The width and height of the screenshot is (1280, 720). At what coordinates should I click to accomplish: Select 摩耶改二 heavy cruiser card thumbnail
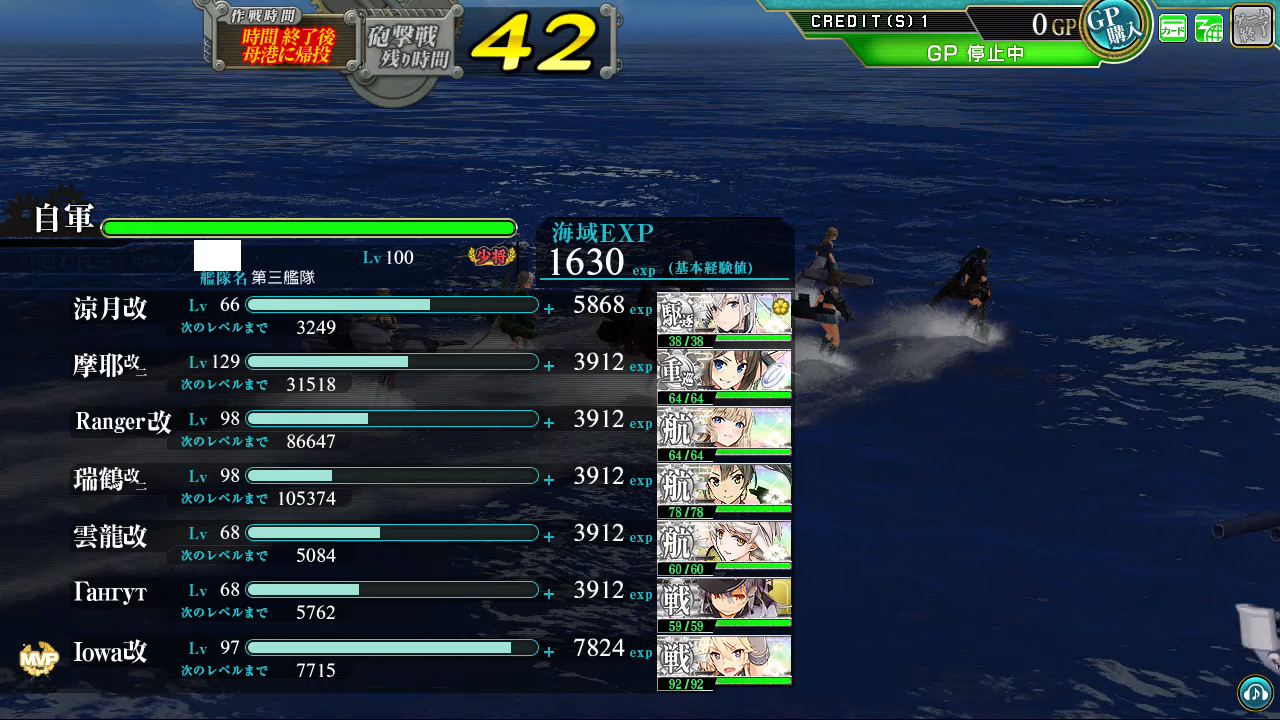tap(724, 377)
